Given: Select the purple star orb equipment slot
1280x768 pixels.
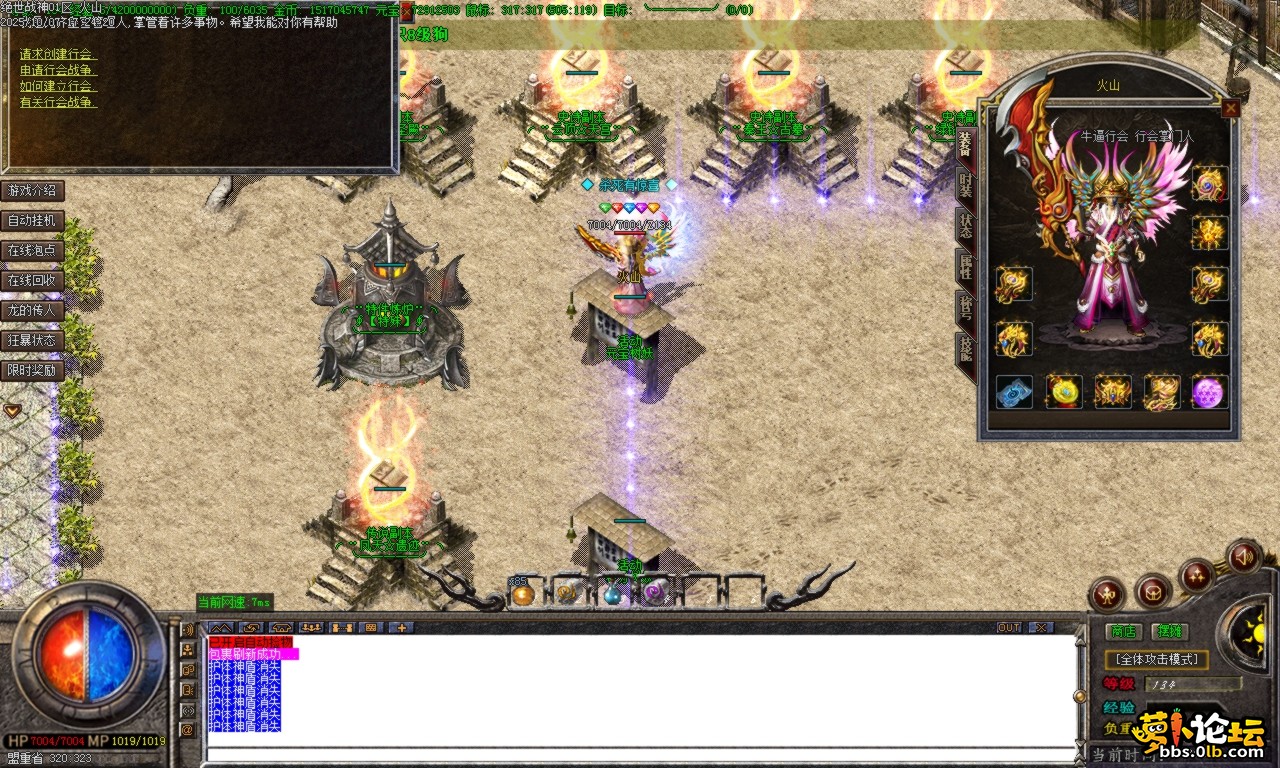Looking at the screenshot, I should pyautogui.click(x=1208, y=392).
